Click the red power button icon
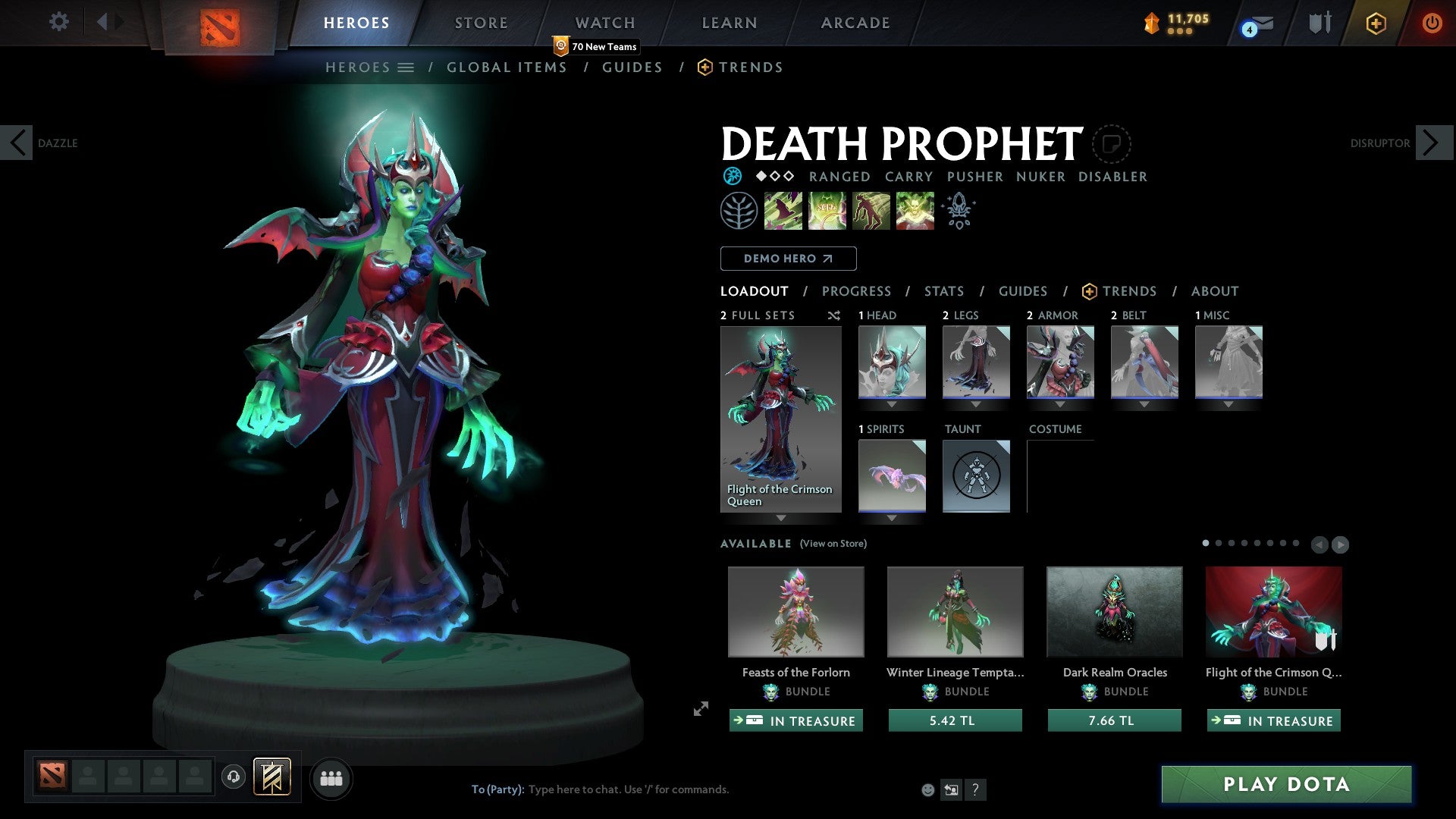 [1432, 23]
